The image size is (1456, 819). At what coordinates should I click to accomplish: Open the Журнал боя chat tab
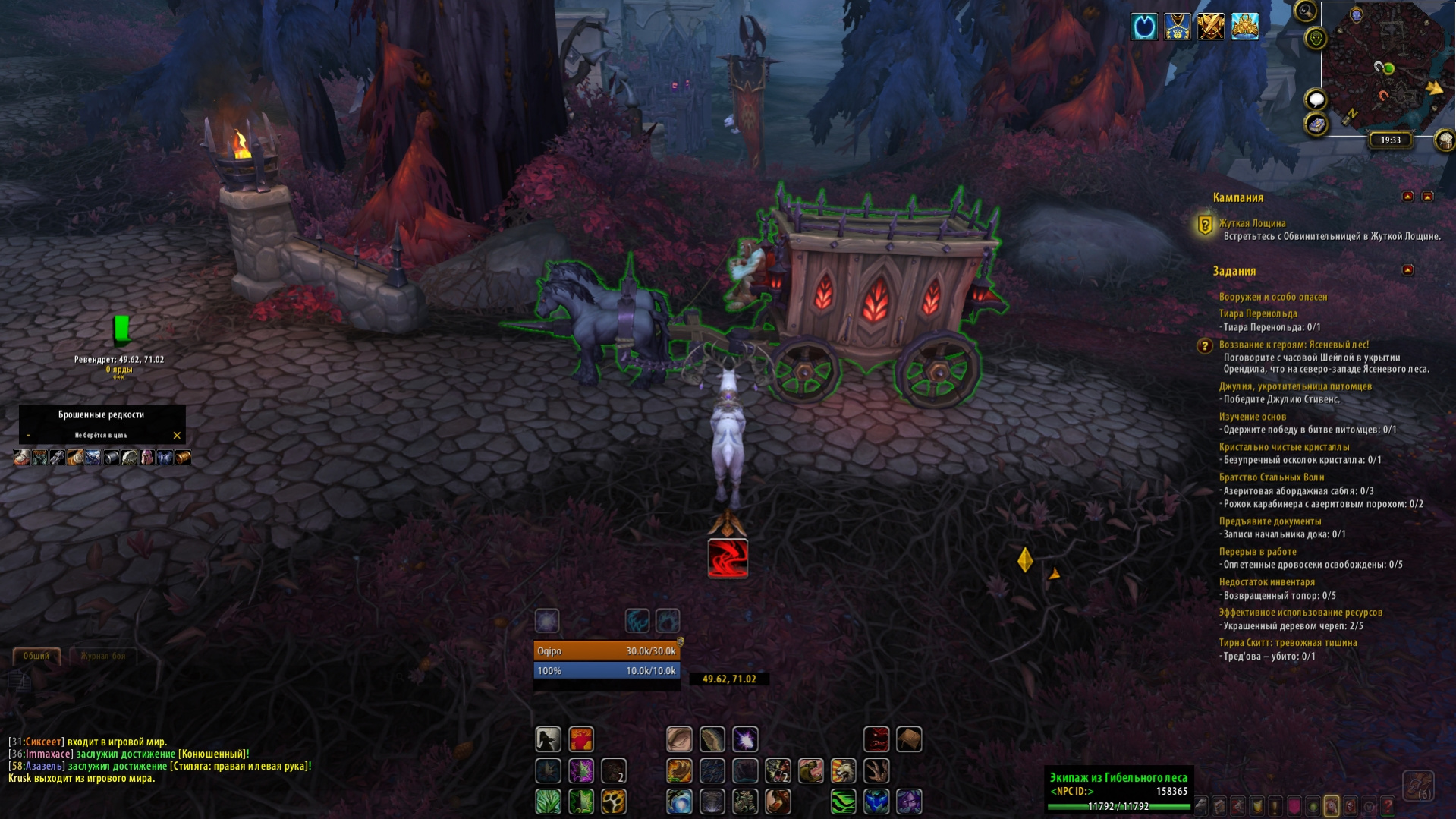click(102, 656)
